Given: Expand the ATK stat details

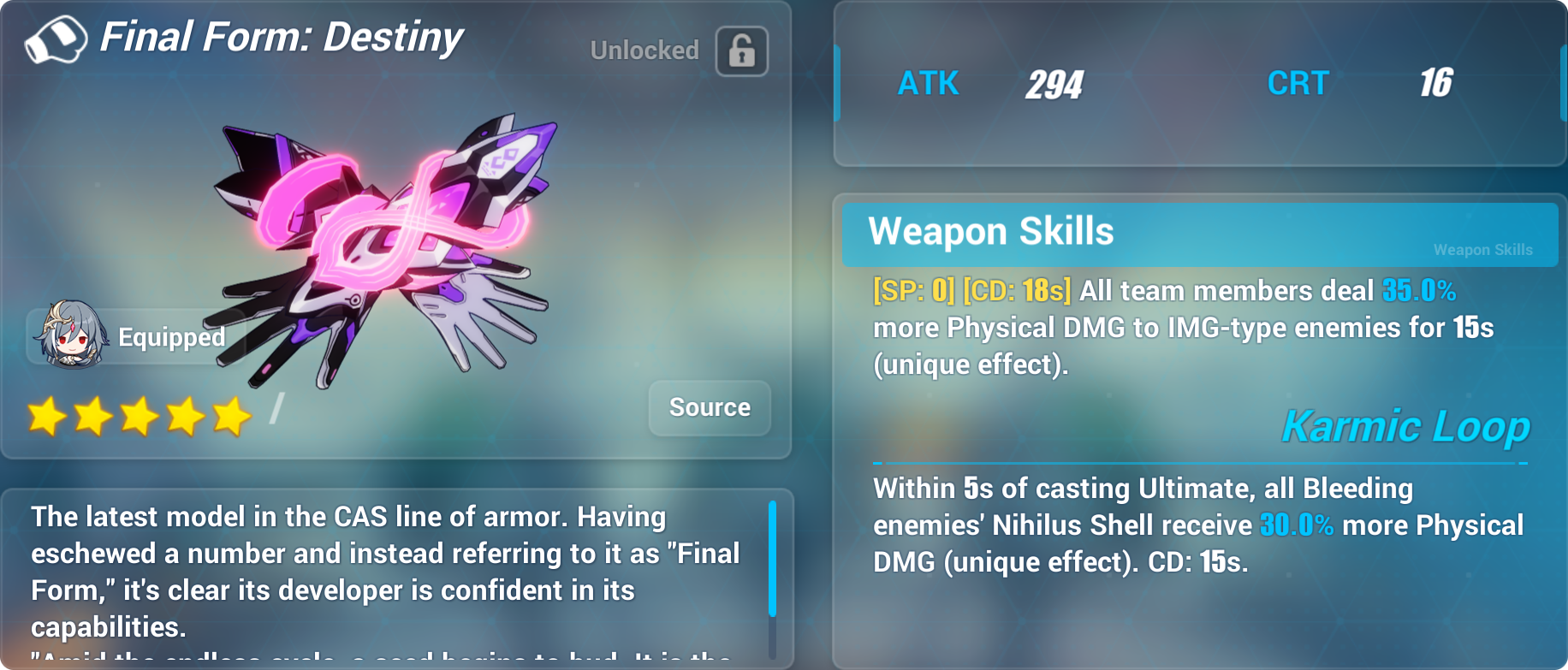Looking at the screenshot, I should point(927,83).
